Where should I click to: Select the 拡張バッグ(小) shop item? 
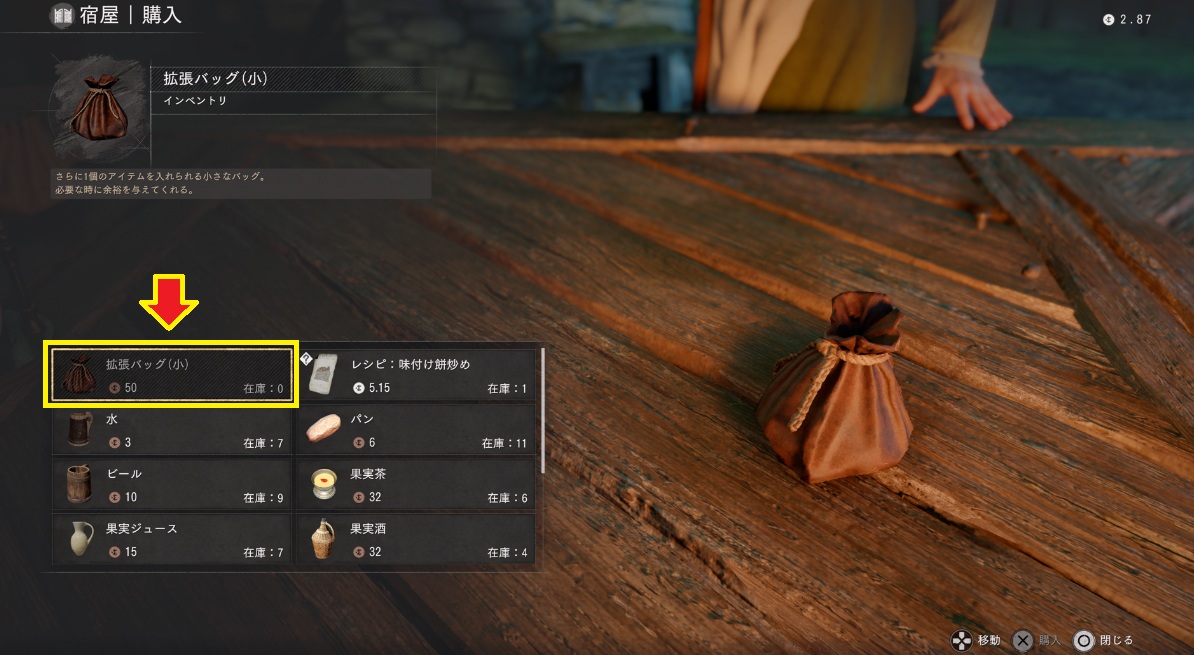(172, 376)
